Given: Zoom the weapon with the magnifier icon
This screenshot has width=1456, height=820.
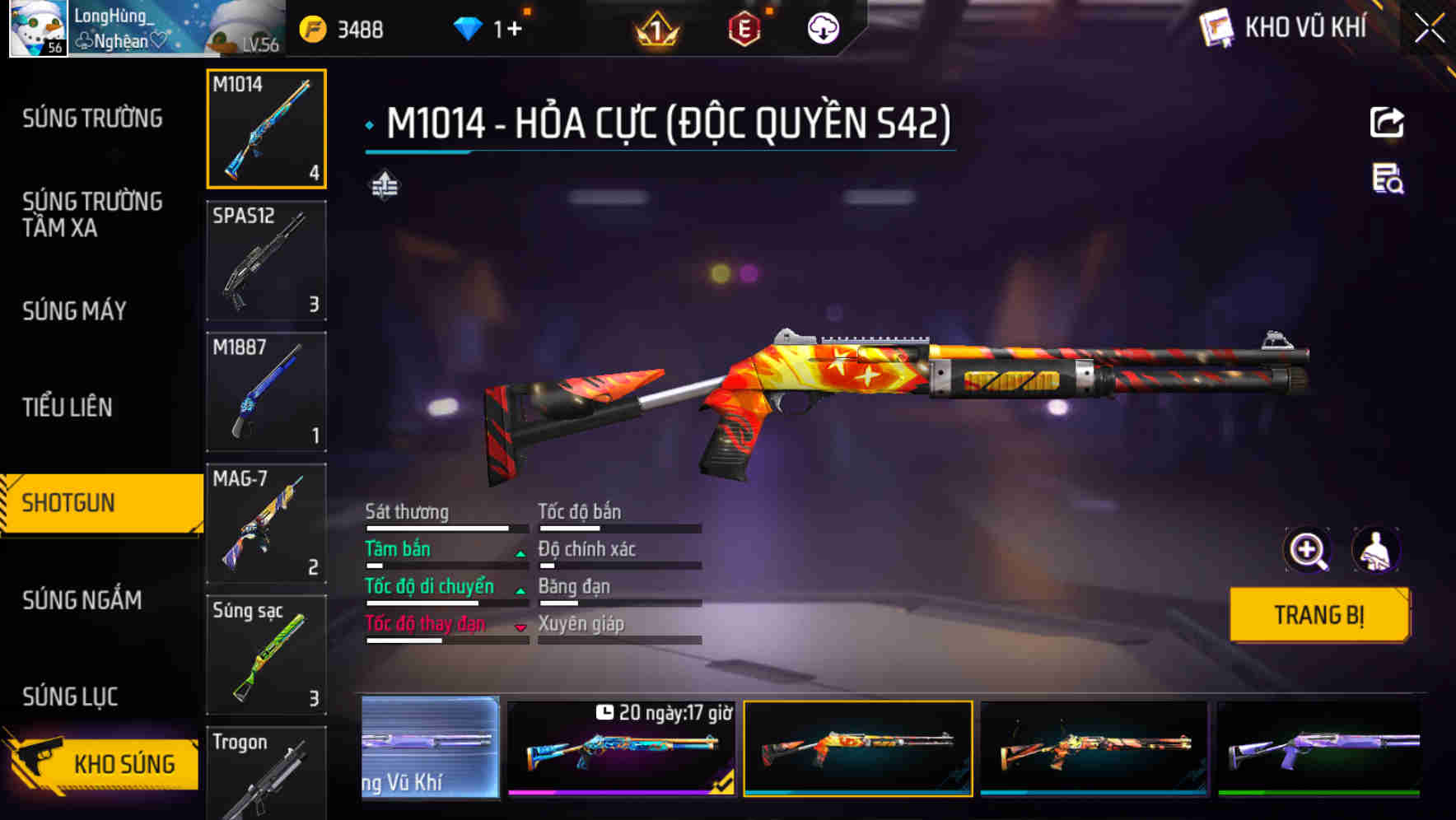Looking at the screenshot, I should [1306, 549].
